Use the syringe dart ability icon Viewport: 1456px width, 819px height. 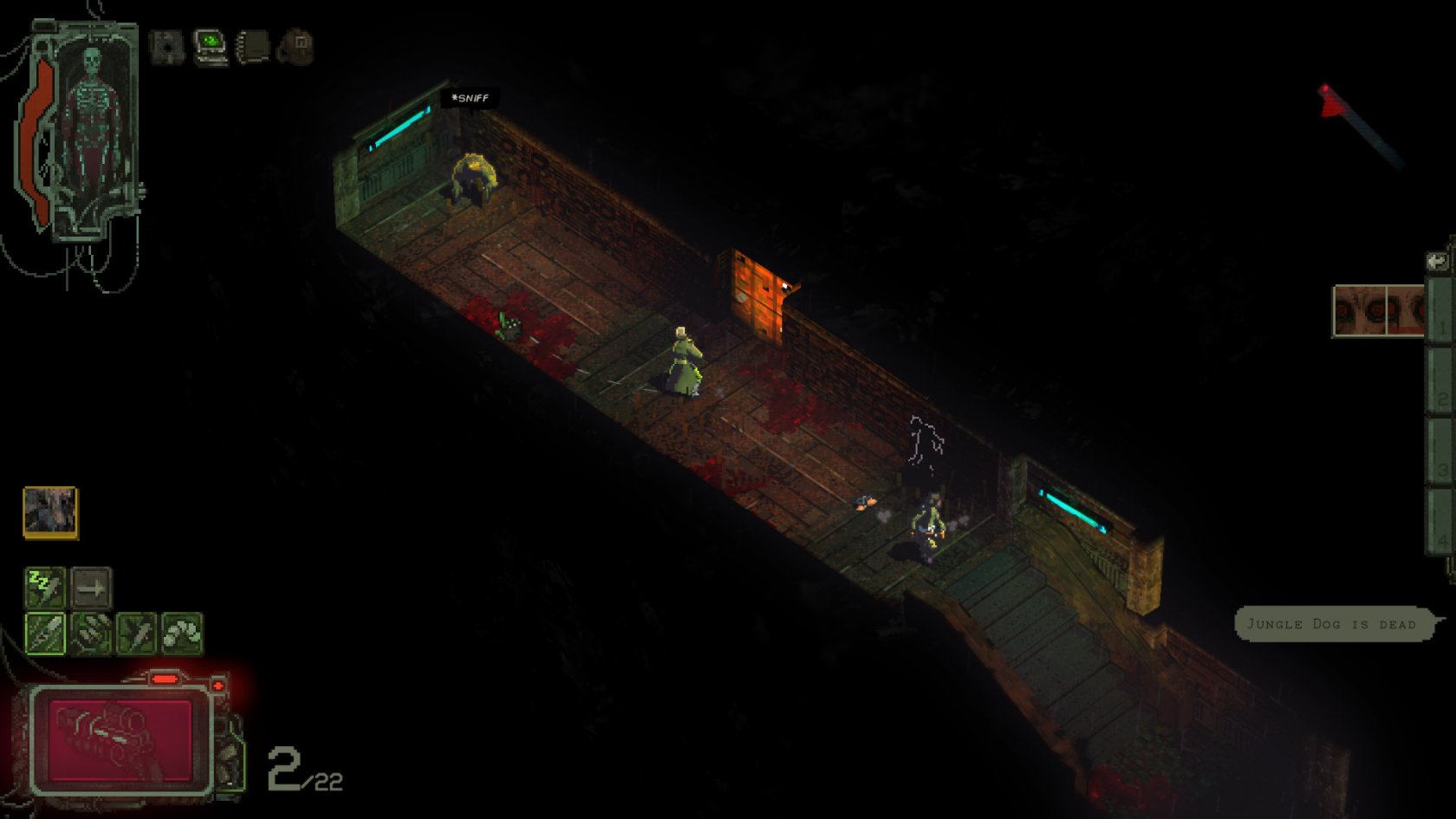point(136,633)
